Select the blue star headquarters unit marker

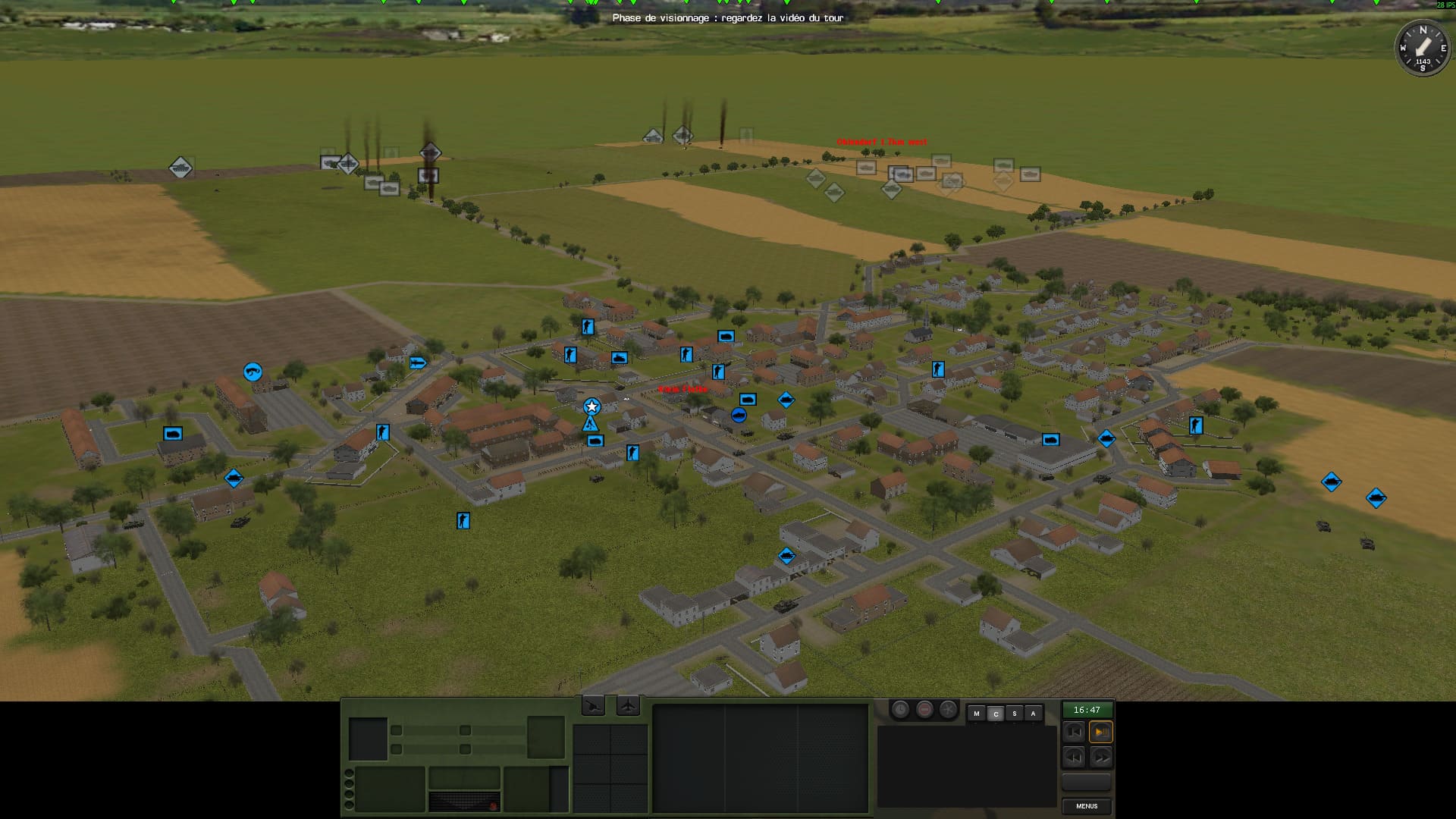click(591, 406)
